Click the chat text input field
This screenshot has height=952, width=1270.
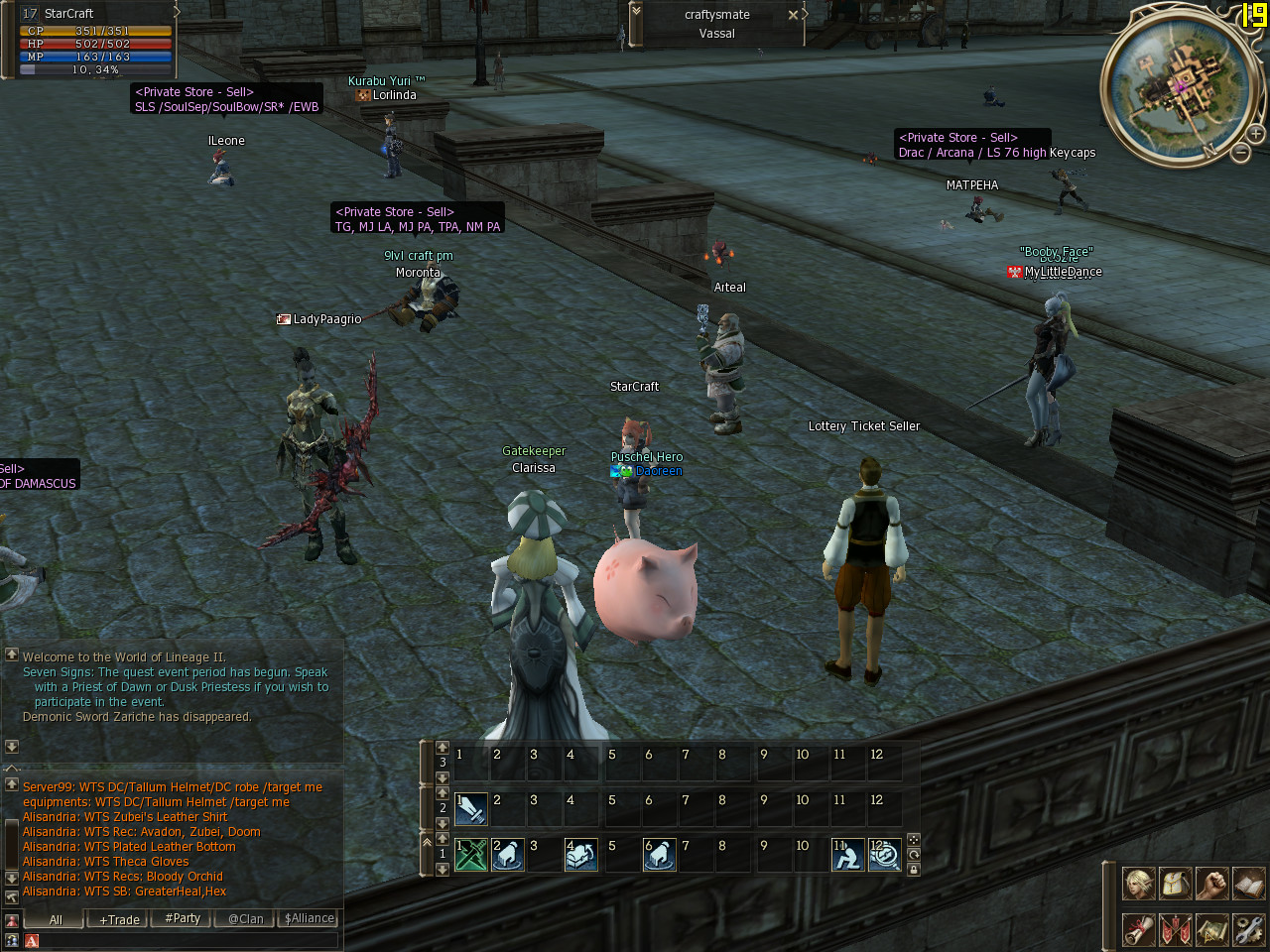[x=189, y=940]
